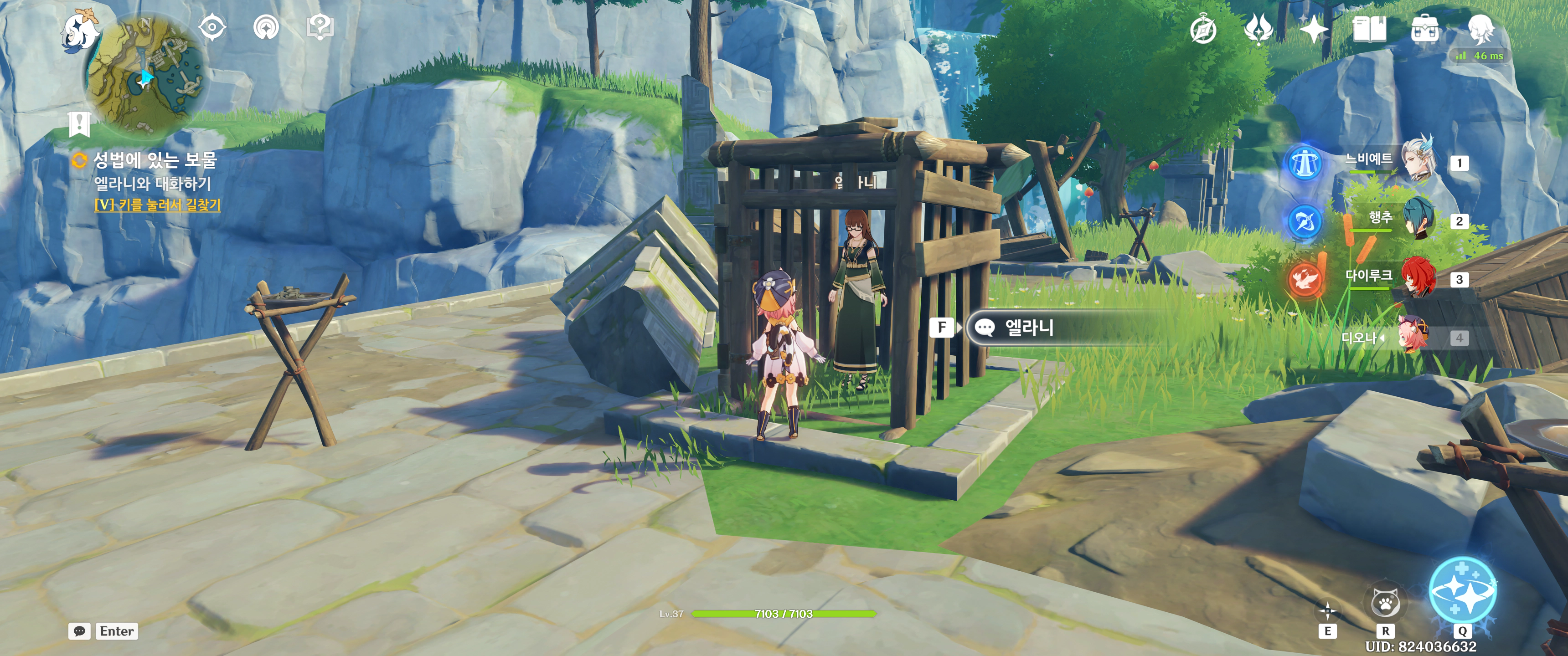Open the eye-shaped events icon
This screenshot has width=1568, height=656.
[x=212, y=27]
